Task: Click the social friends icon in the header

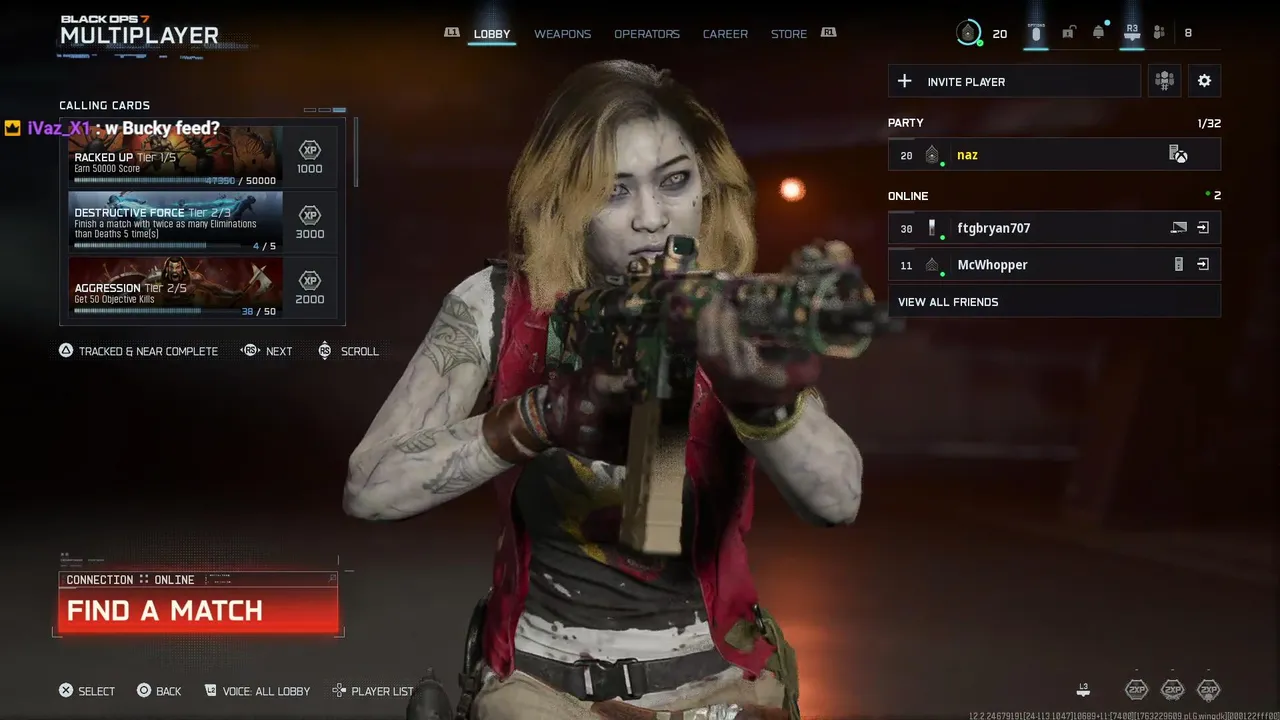Action: point(1160,33)
